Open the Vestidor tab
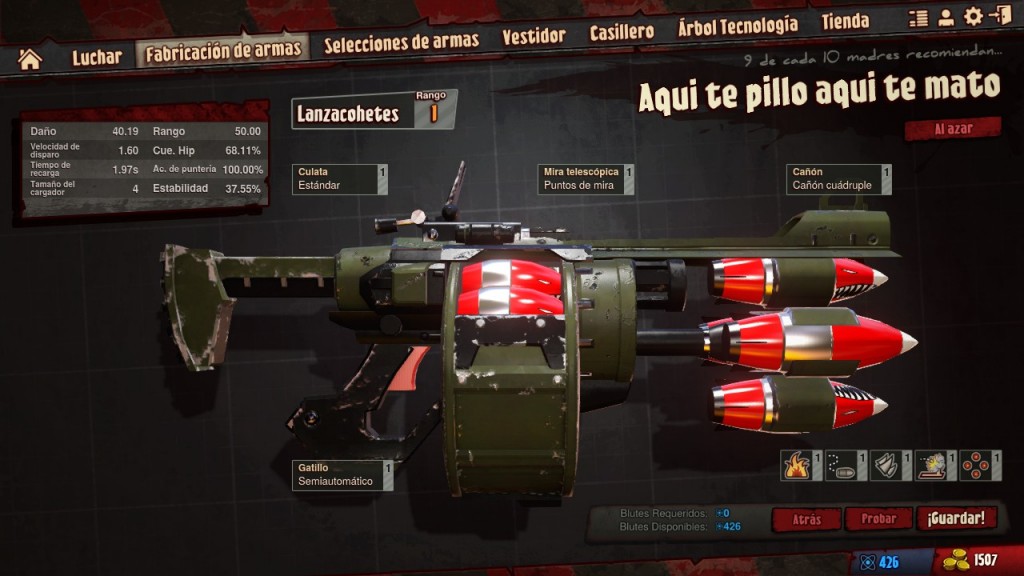Viewport: 1024px width, 576px height. [533, 37]
